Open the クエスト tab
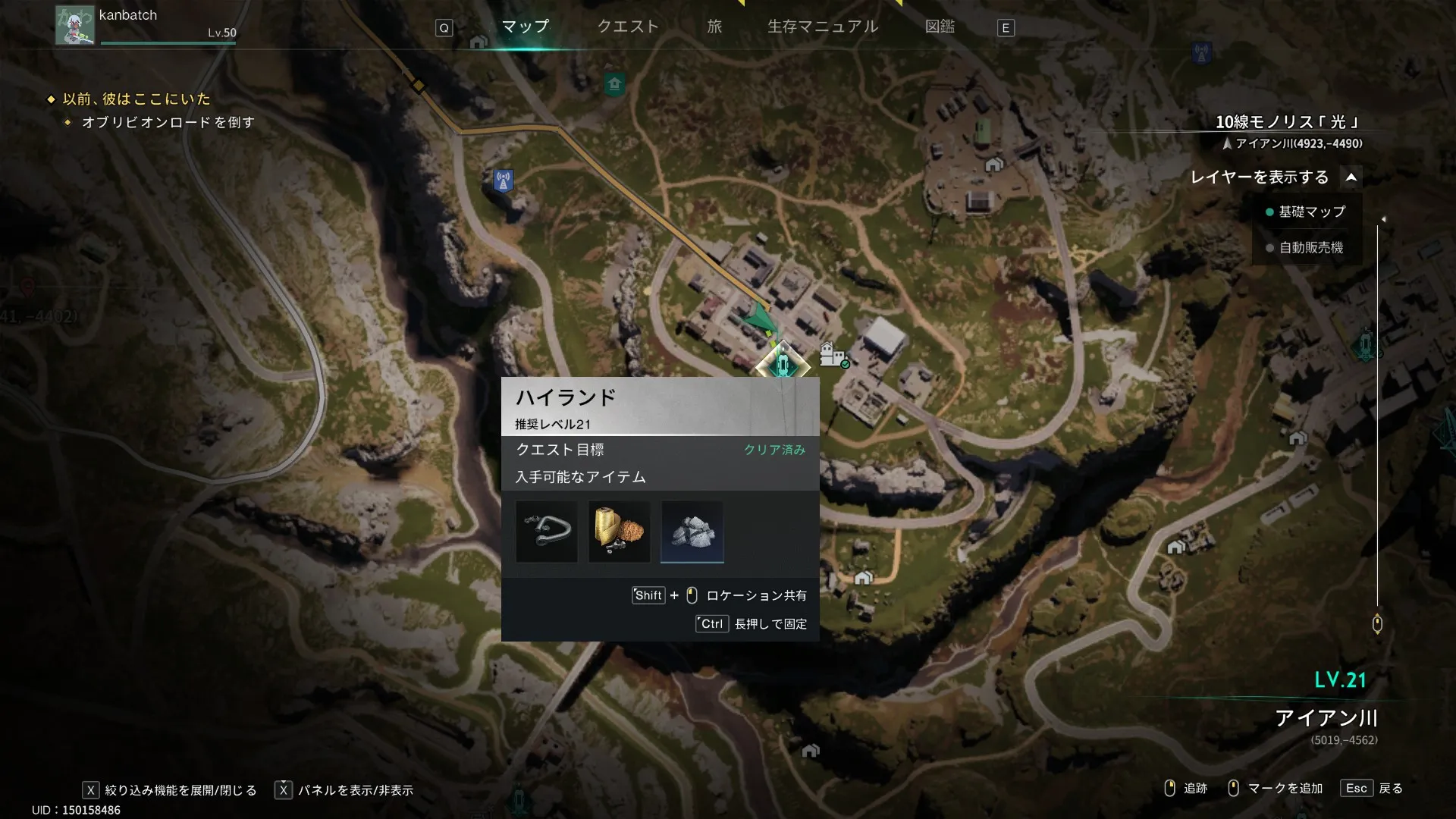 pos(628,27)
